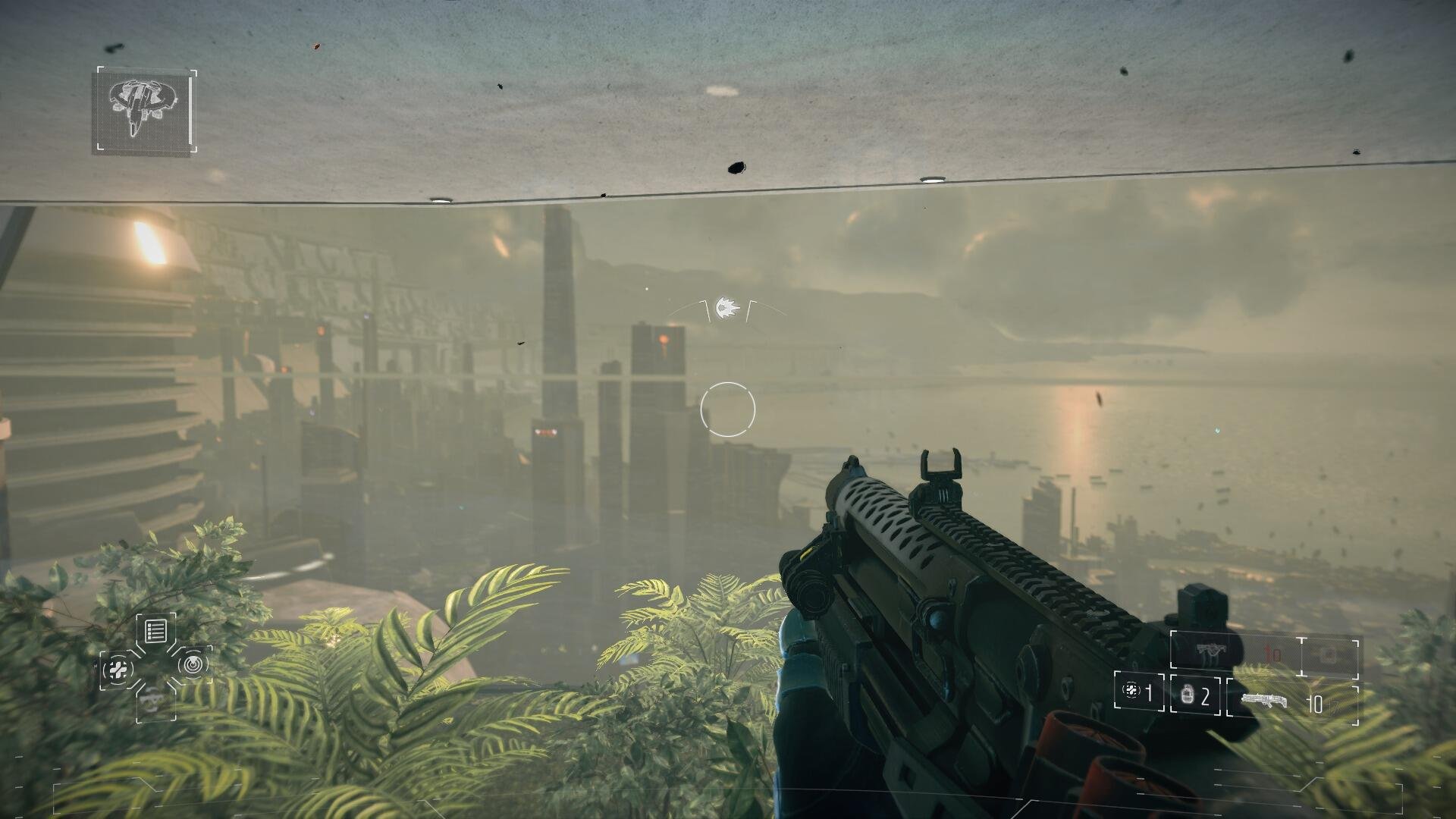Click the rifle silhouette in the top ammo panel

click(x=1211, y=651)
